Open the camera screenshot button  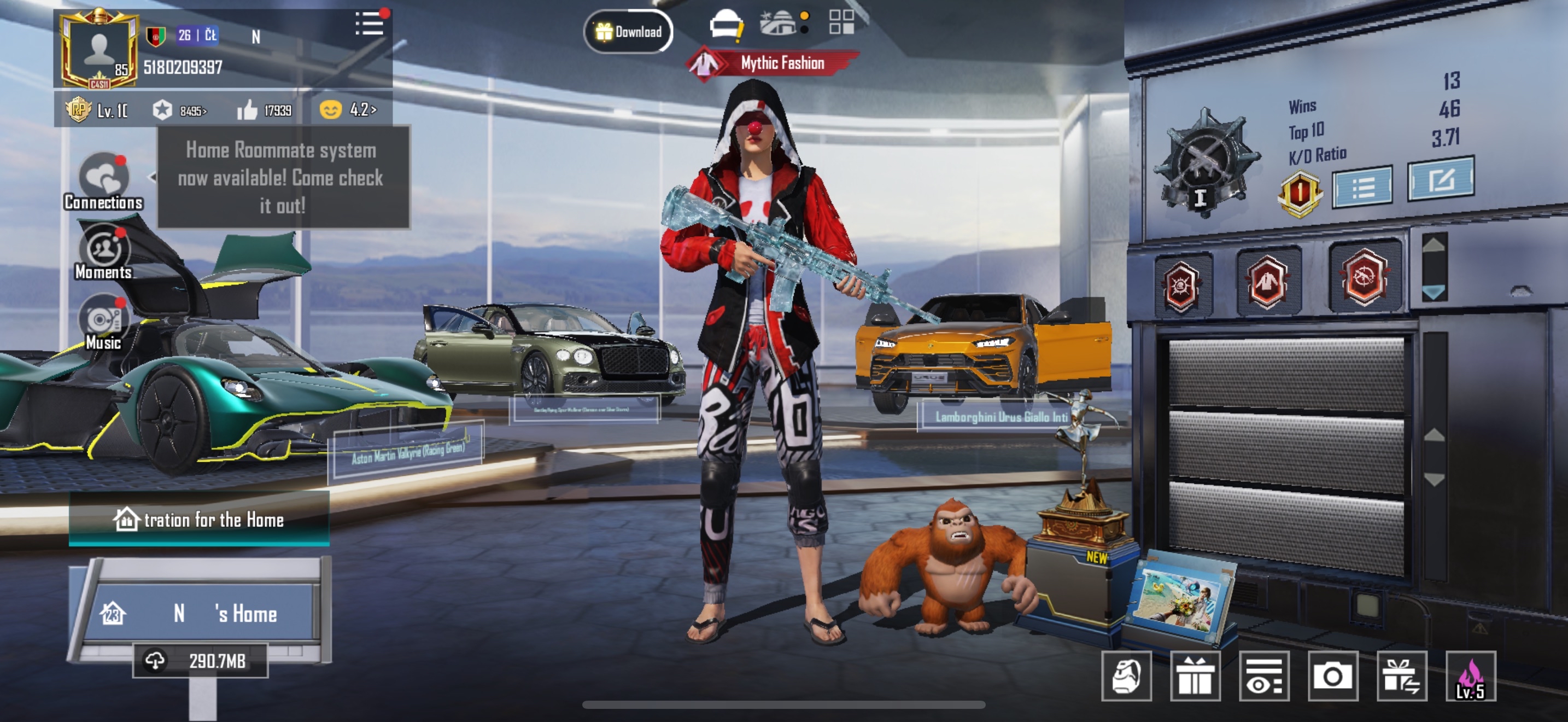point(1332,676)
